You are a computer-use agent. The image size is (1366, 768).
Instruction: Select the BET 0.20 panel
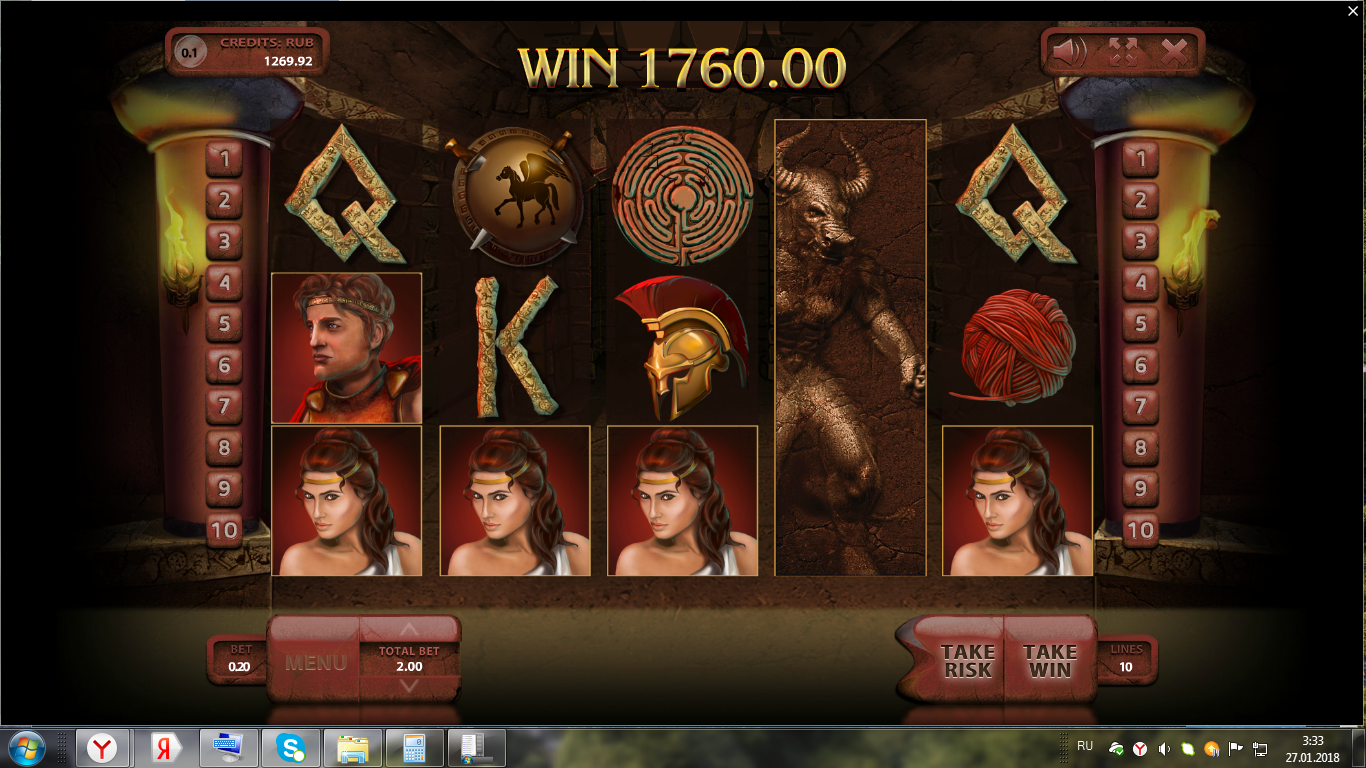(x=239, y=659)
